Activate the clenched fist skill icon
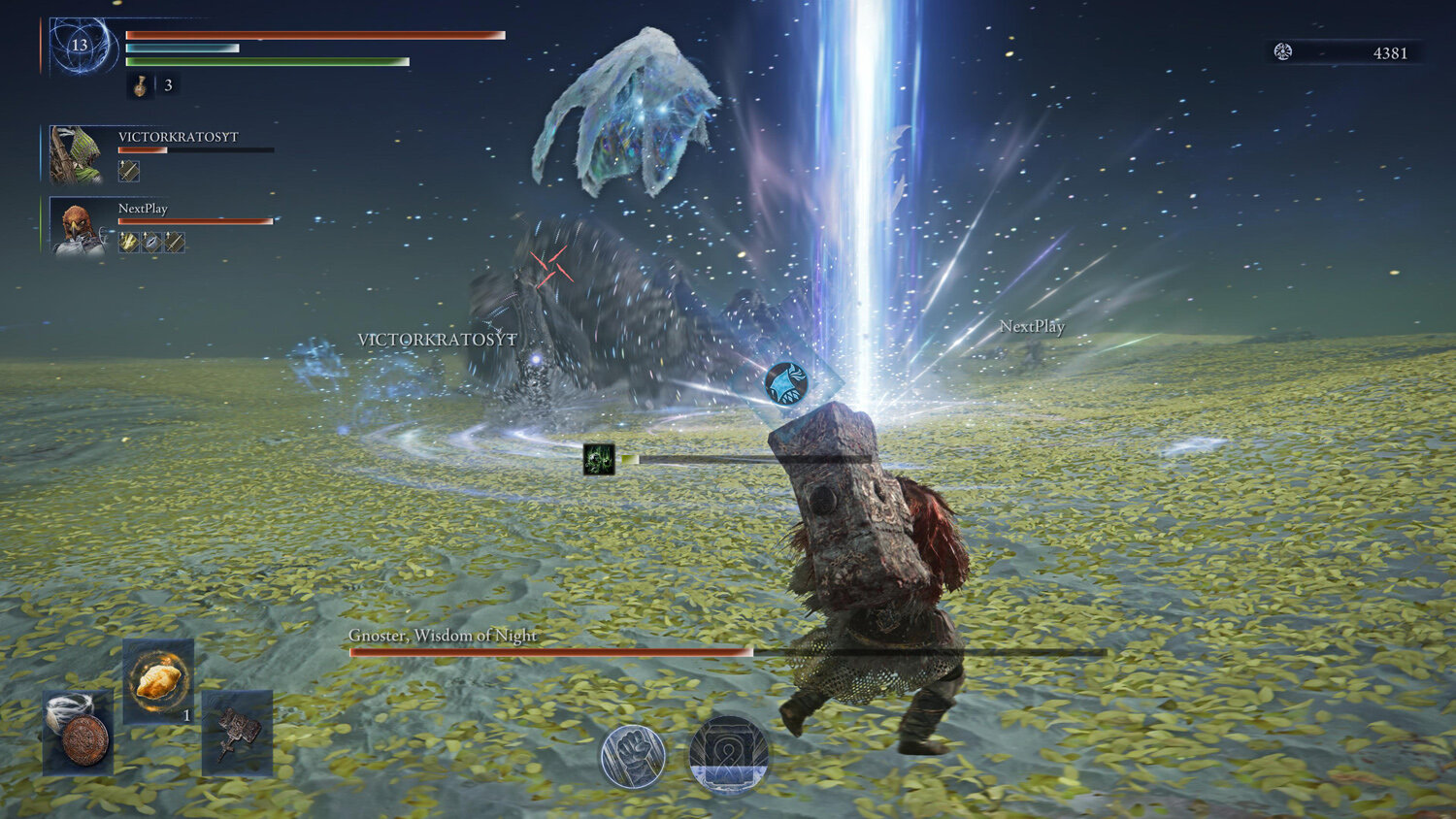This screenshot has height=819, width=1456. pos(633,756)
